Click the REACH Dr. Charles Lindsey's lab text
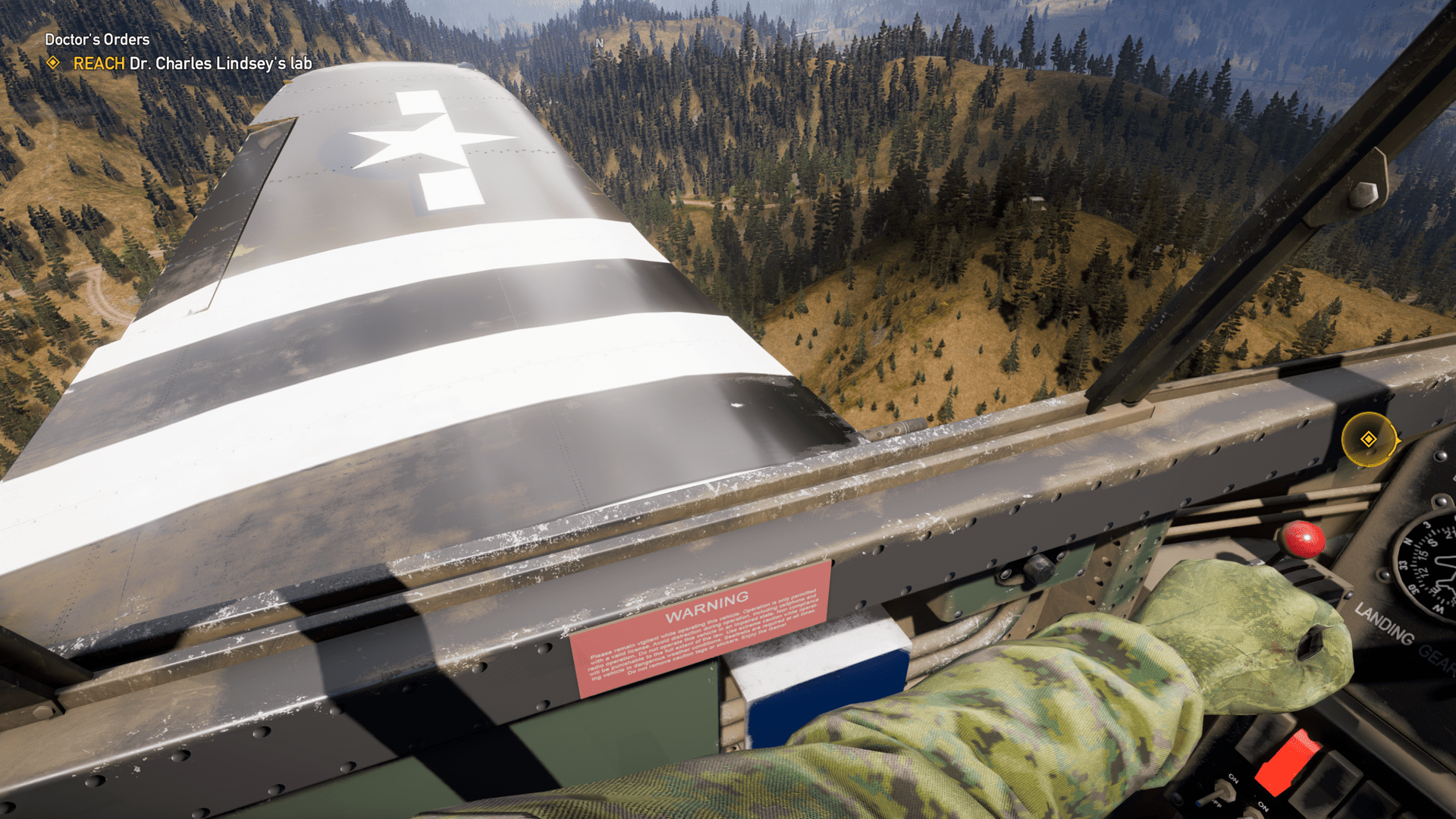The height and width of the screenshot is (819, 1456). [x=190, y=65]
